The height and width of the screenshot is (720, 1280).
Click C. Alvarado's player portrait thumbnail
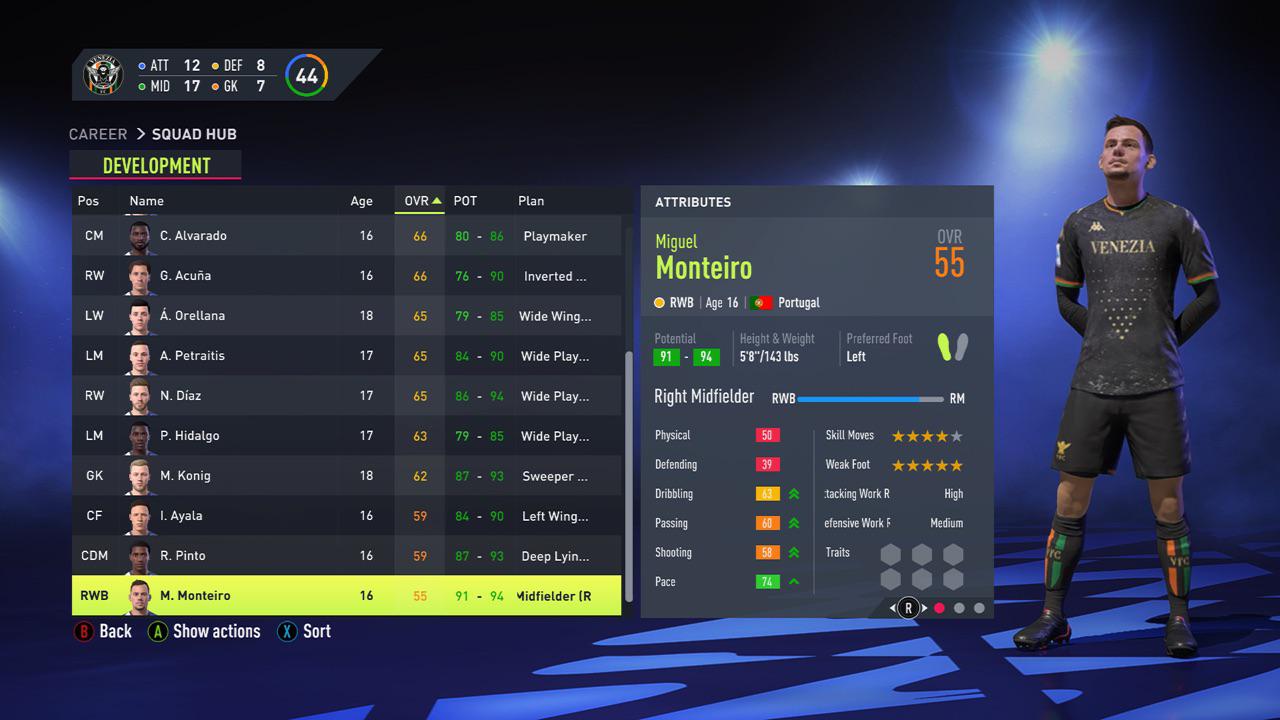pyautogui.click(x=140, y=235)
